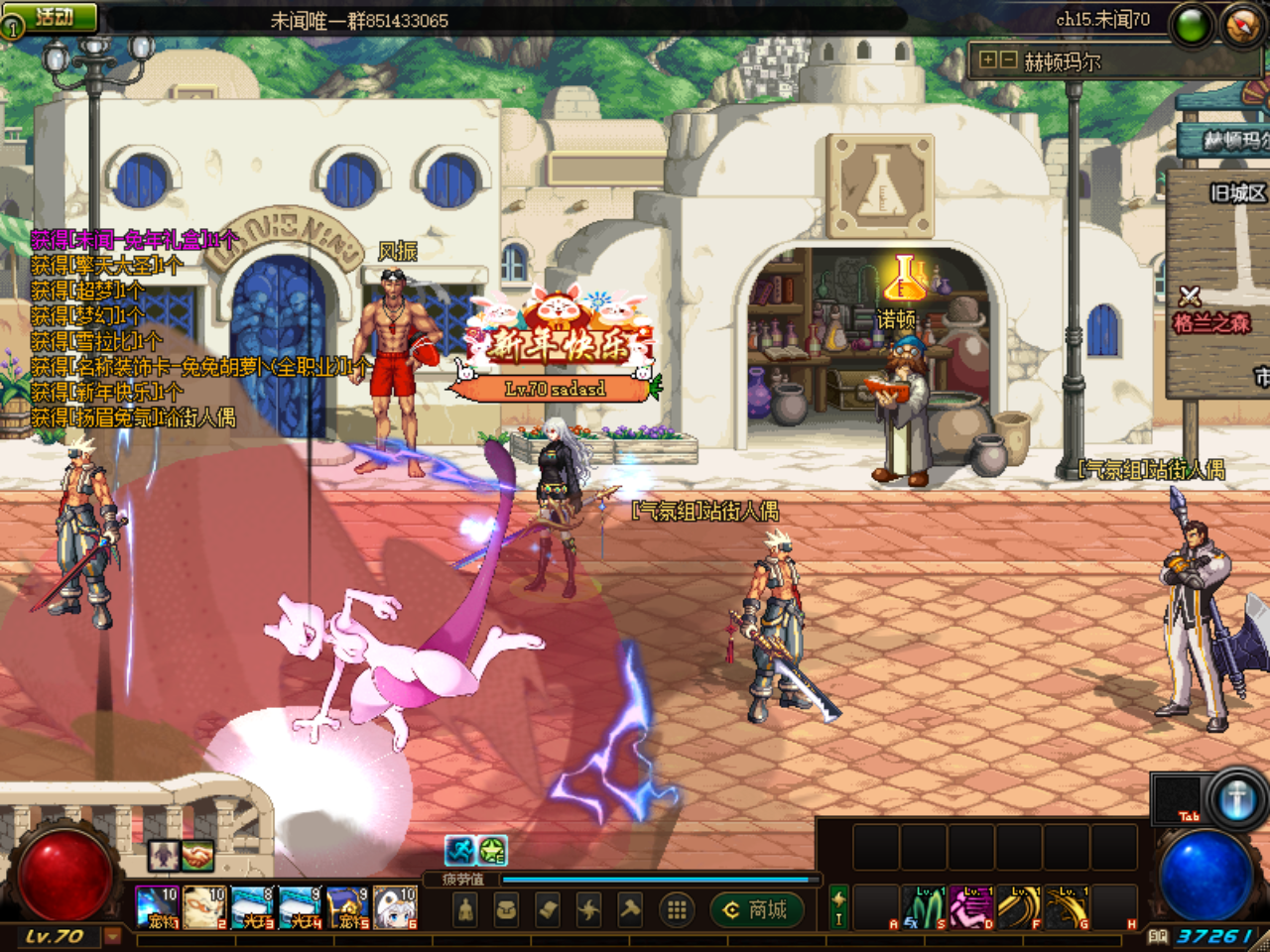Expand the minimap with the plus button
This screenshot has height=952, width=1270.
(x=988, y=60)
